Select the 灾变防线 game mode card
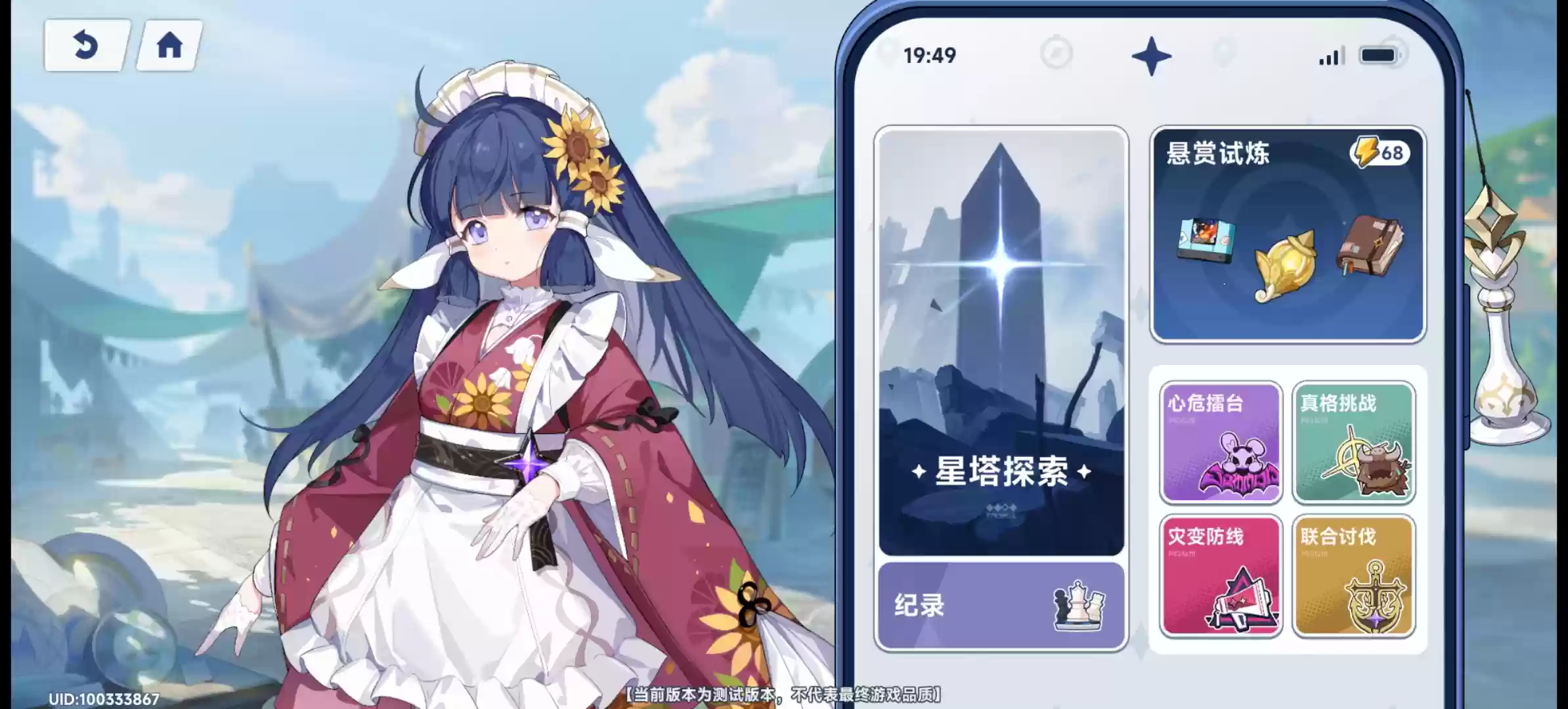This screenshot has width=1568, height=709. click(x=1221, y=574)
